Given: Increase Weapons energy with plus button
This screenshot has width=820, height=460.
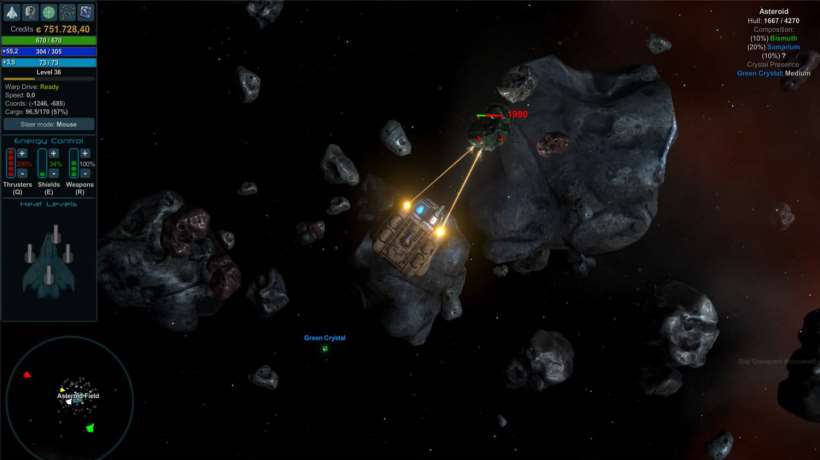Looking at the screenshot, I should point(86,154).
